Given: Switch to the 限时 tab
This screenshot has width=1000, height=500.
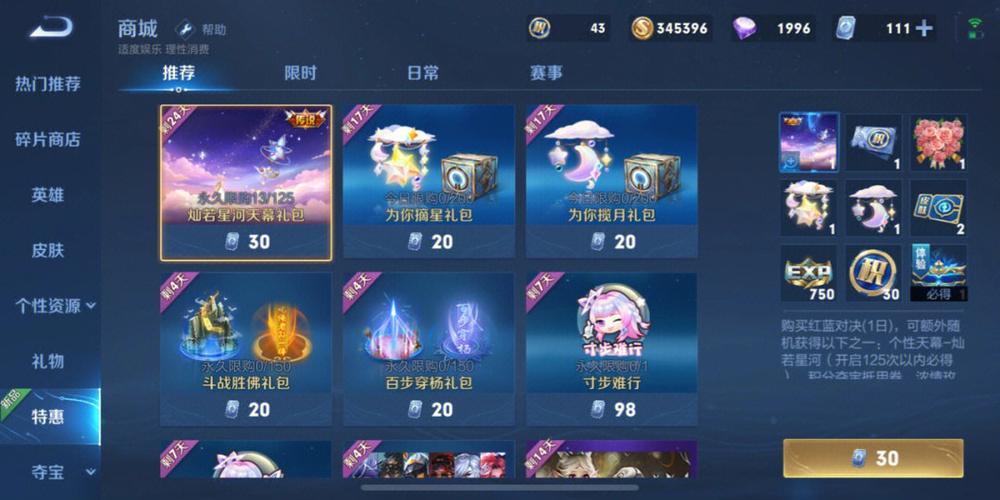Looking at the screenshot, I should tap(300, 73).
